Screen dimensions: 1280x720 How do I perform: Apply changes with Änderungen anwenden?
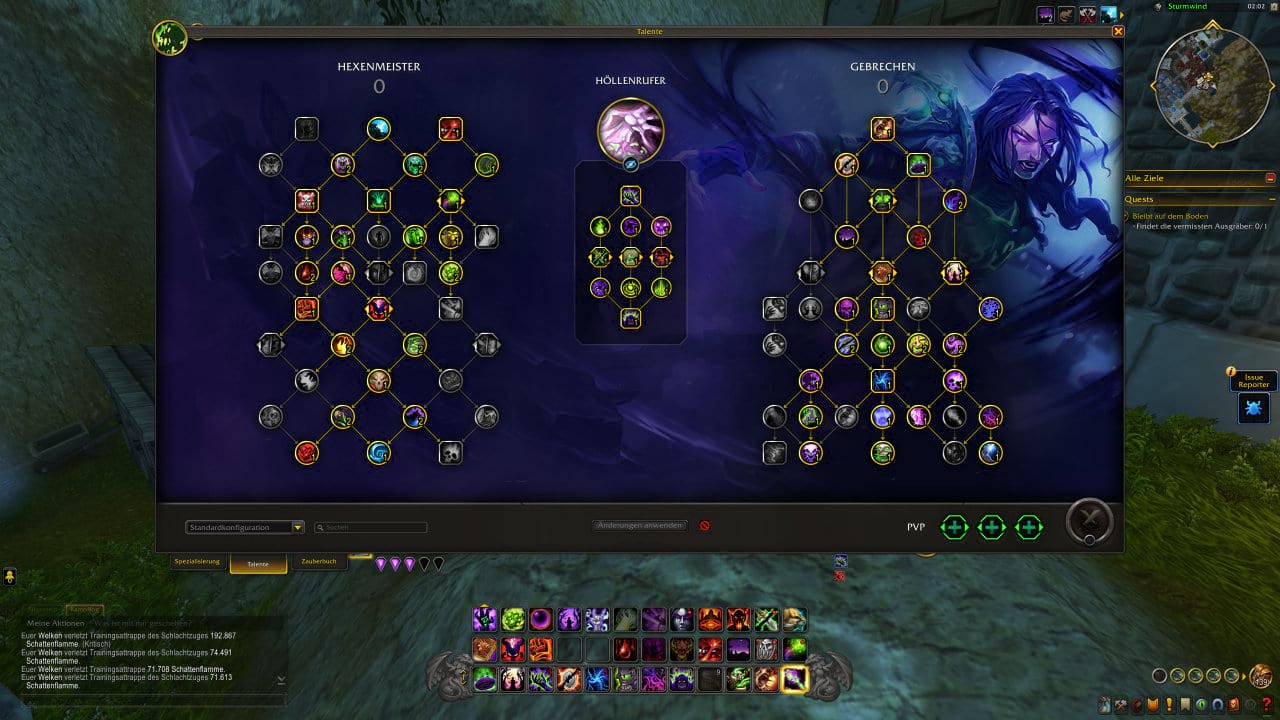pos(640,525)
